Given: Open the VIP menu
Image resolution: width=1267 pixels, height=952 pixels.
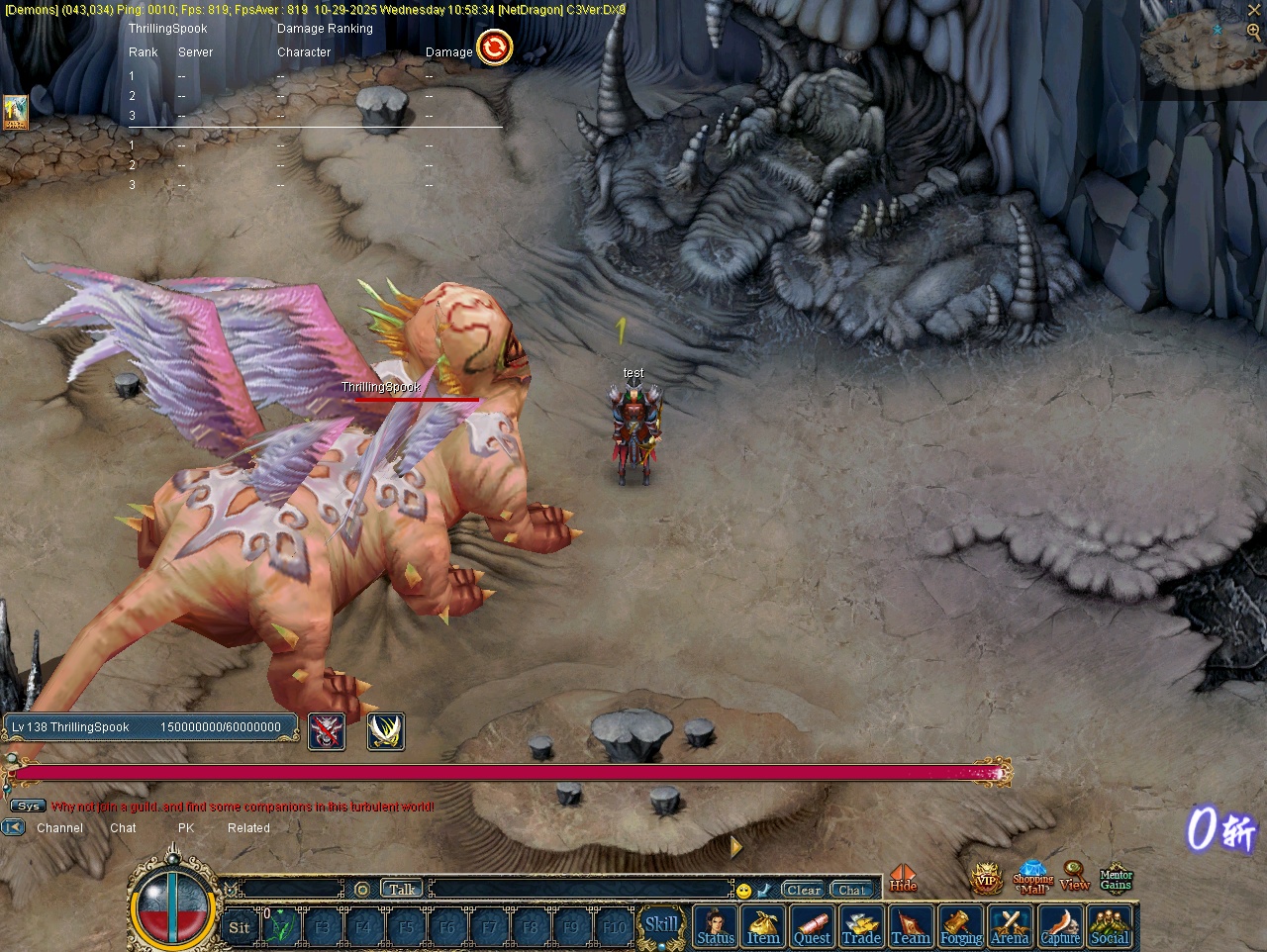Looking at the screenshot, I should pyautogui.click(x=986, y=878).
